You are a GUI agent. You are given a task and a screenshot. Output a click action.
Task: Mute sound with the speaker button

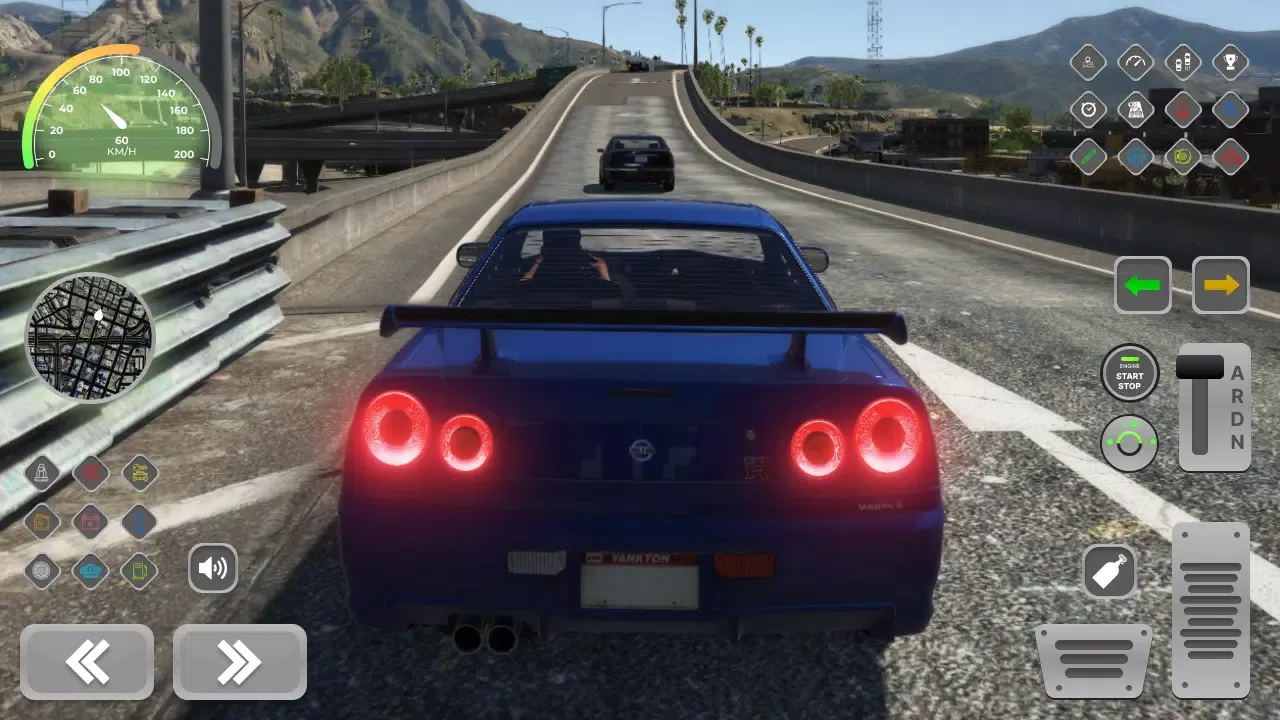click(213, 568)
